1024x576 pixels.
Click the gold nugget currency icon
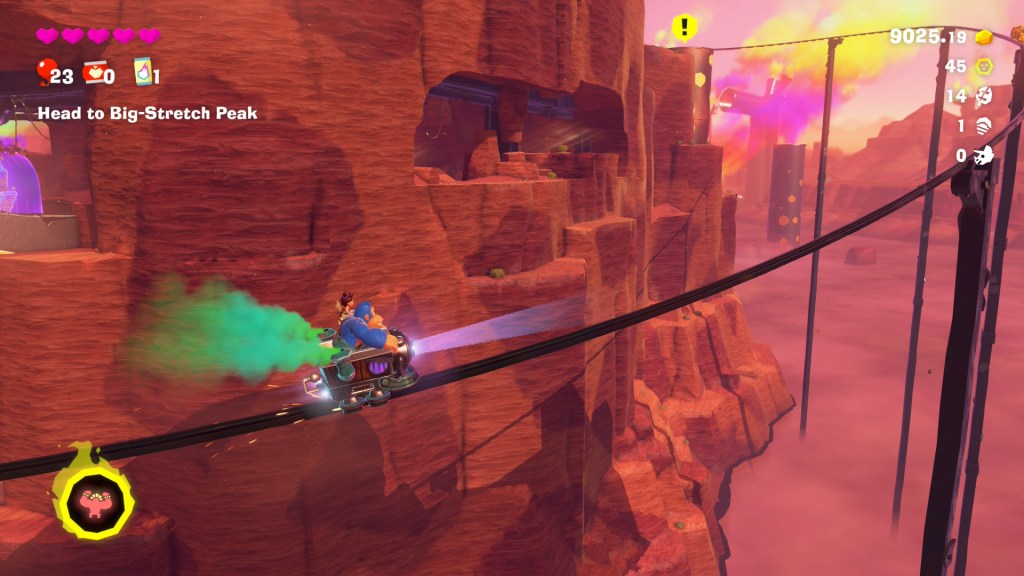pyautogui.click(x=984, y=37)
